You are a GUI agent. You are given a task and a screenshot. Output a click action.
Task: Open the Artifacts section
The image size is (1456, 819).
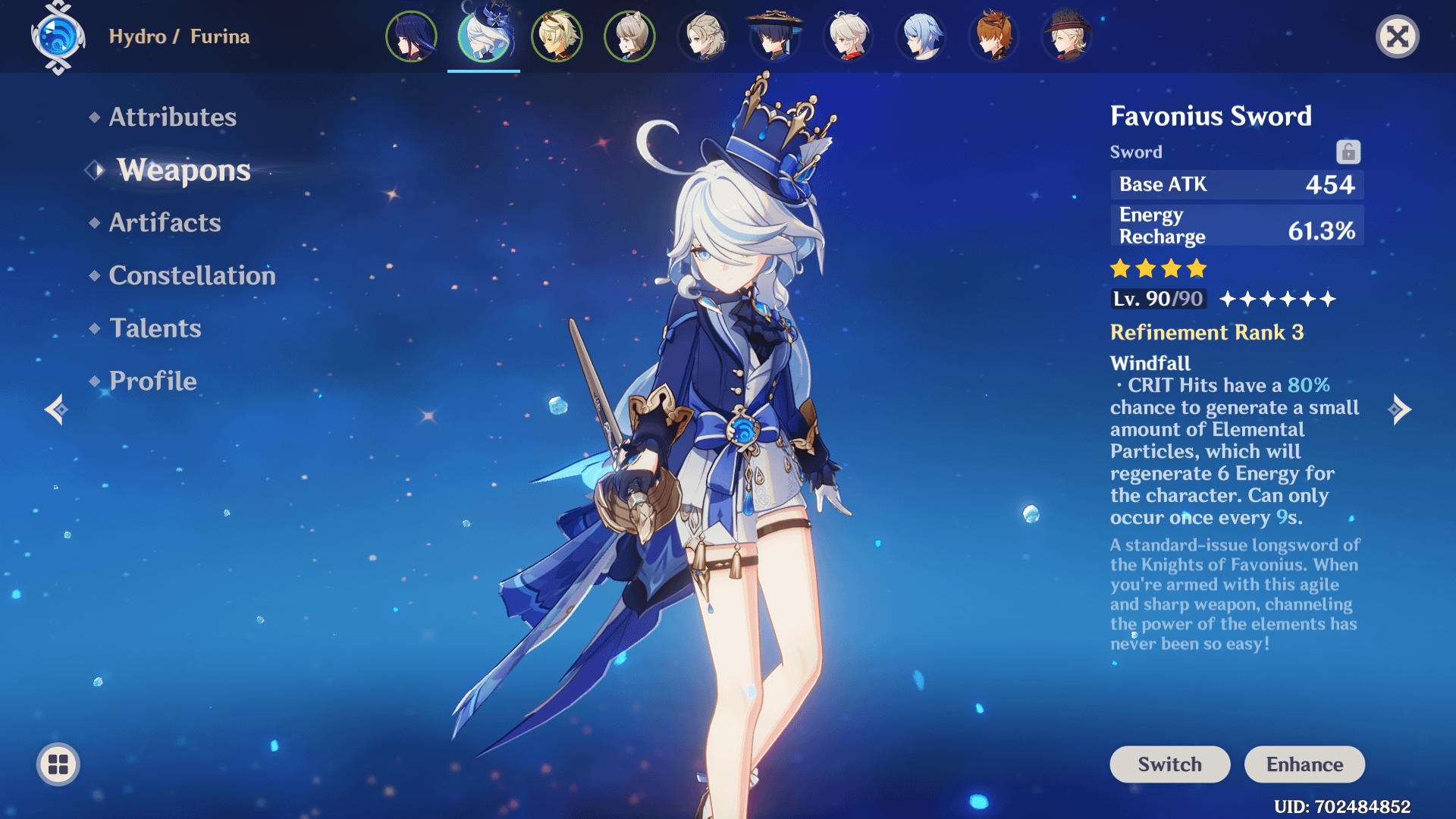click(x=164, y=222)
